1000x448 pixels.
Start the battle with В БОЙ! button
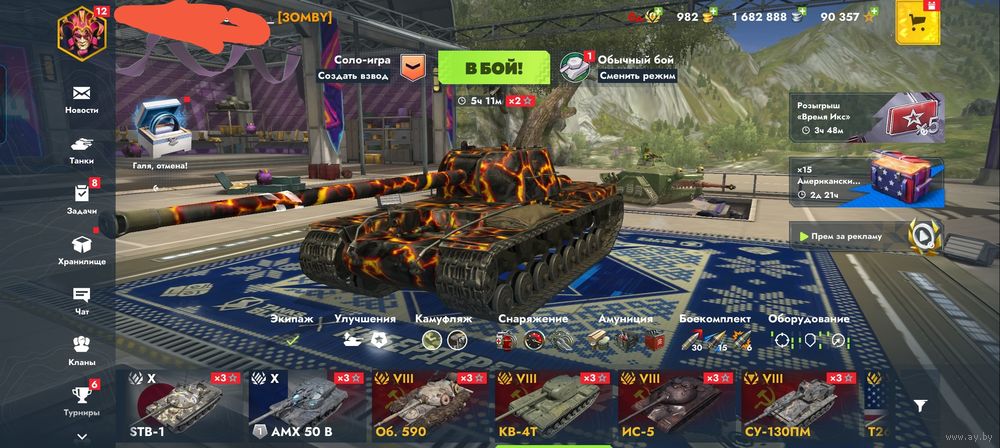tap(493, 68)
